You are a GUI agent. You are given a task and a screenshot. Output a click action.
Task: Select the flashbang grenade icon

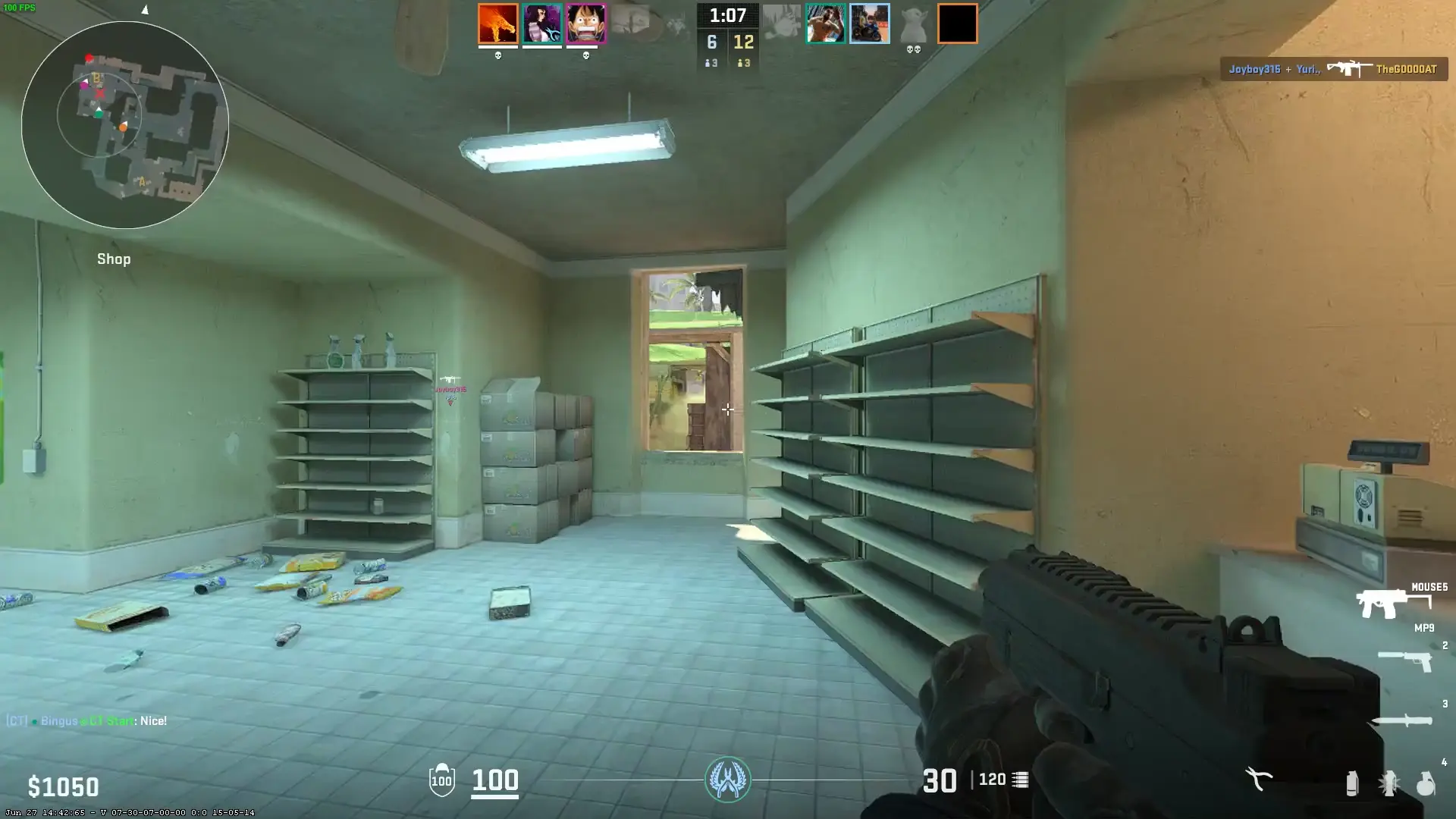(x=1389, y=781)
